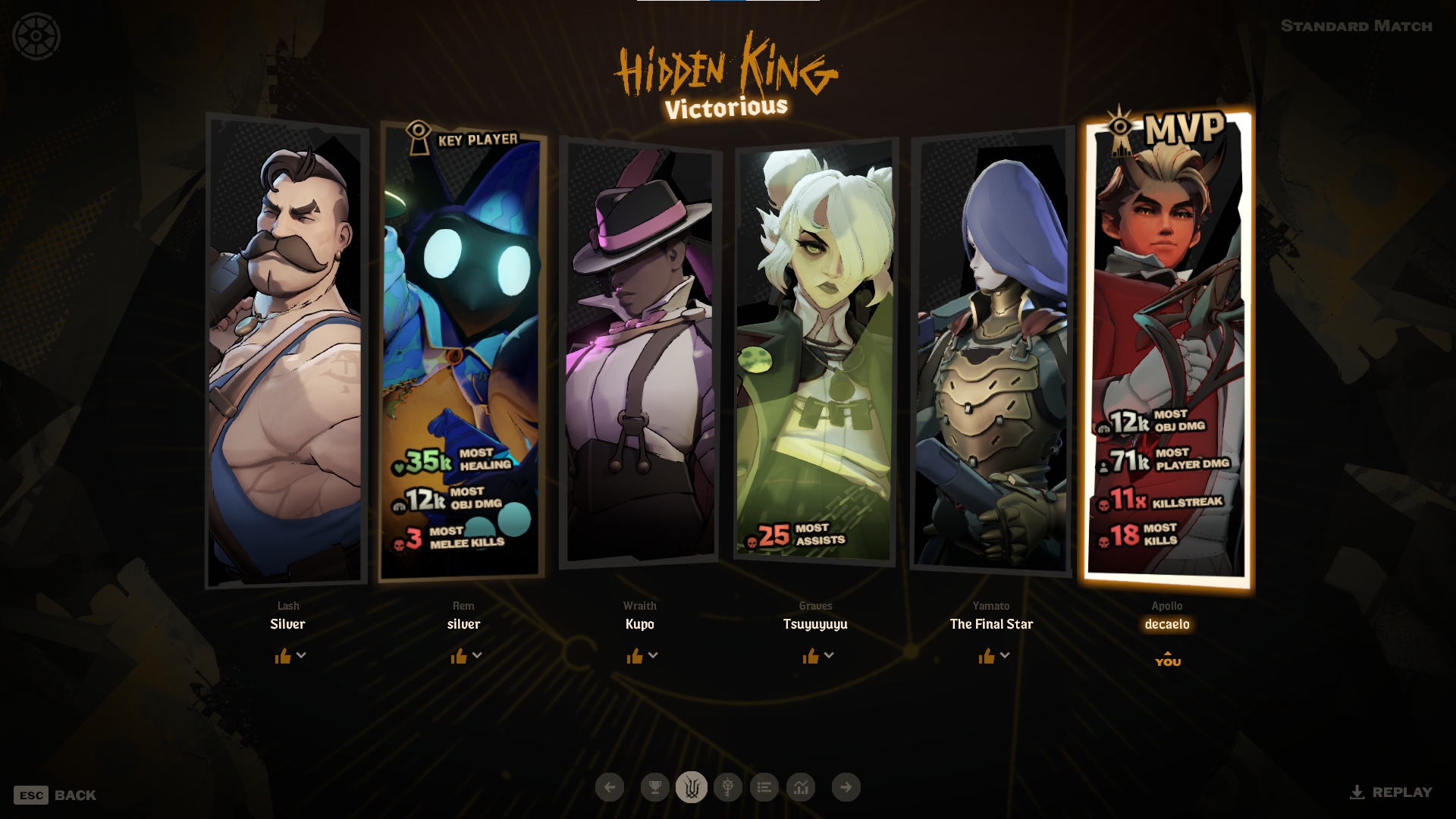Image resolution: width=1456 pixels, height=819 pixels.
Task: Like Graves player Tsuyuyuyu with thumbs up
Action: point(811,656)
